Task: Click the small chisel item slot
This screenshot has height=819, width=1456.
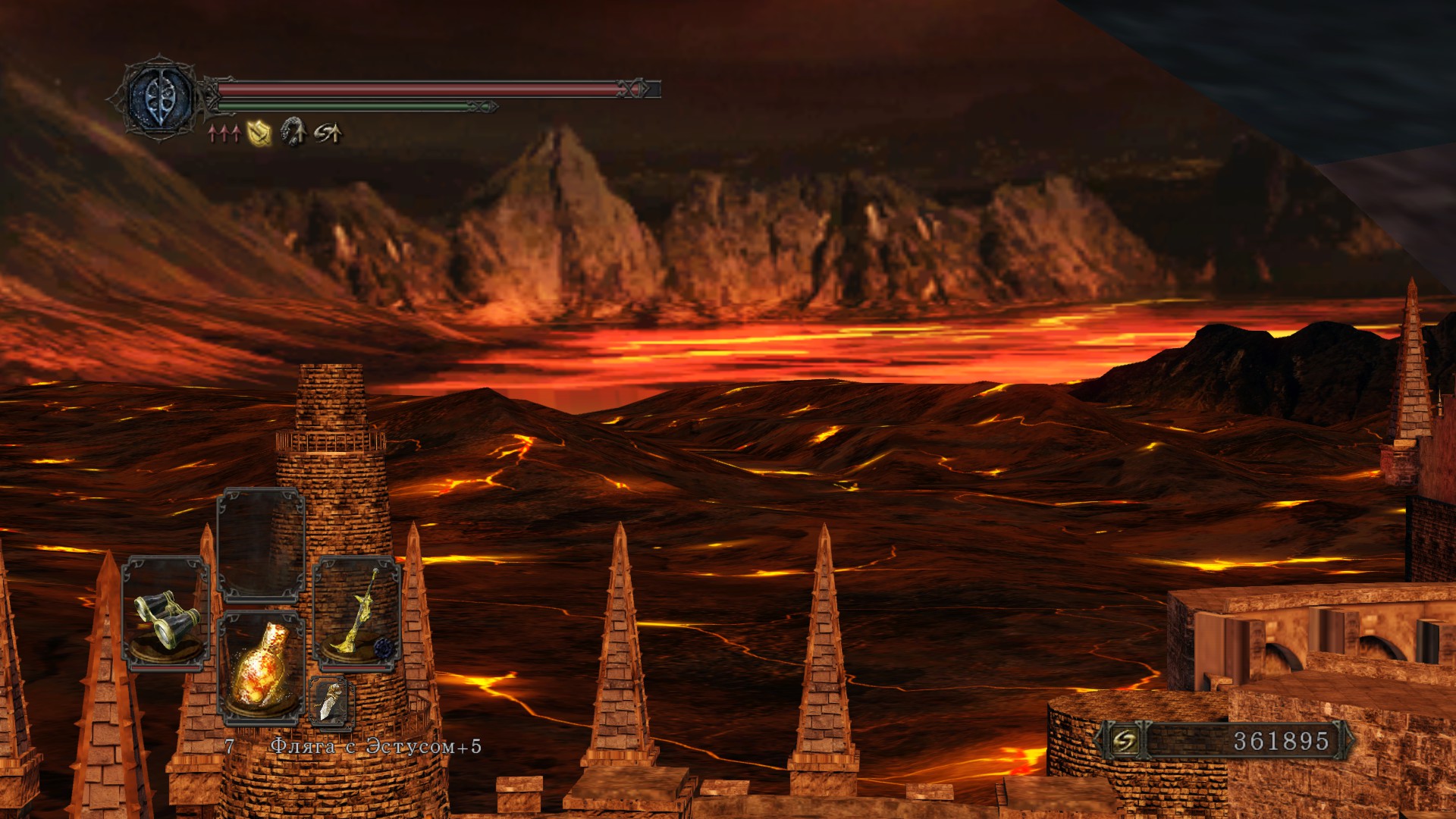Action: point(331,701)
